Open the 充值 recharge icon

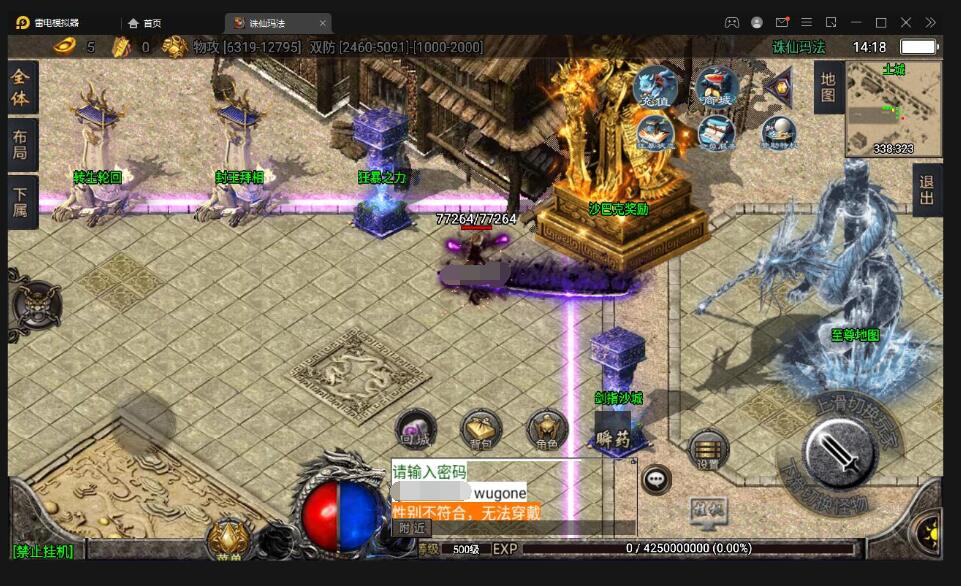tap(655, 88)
